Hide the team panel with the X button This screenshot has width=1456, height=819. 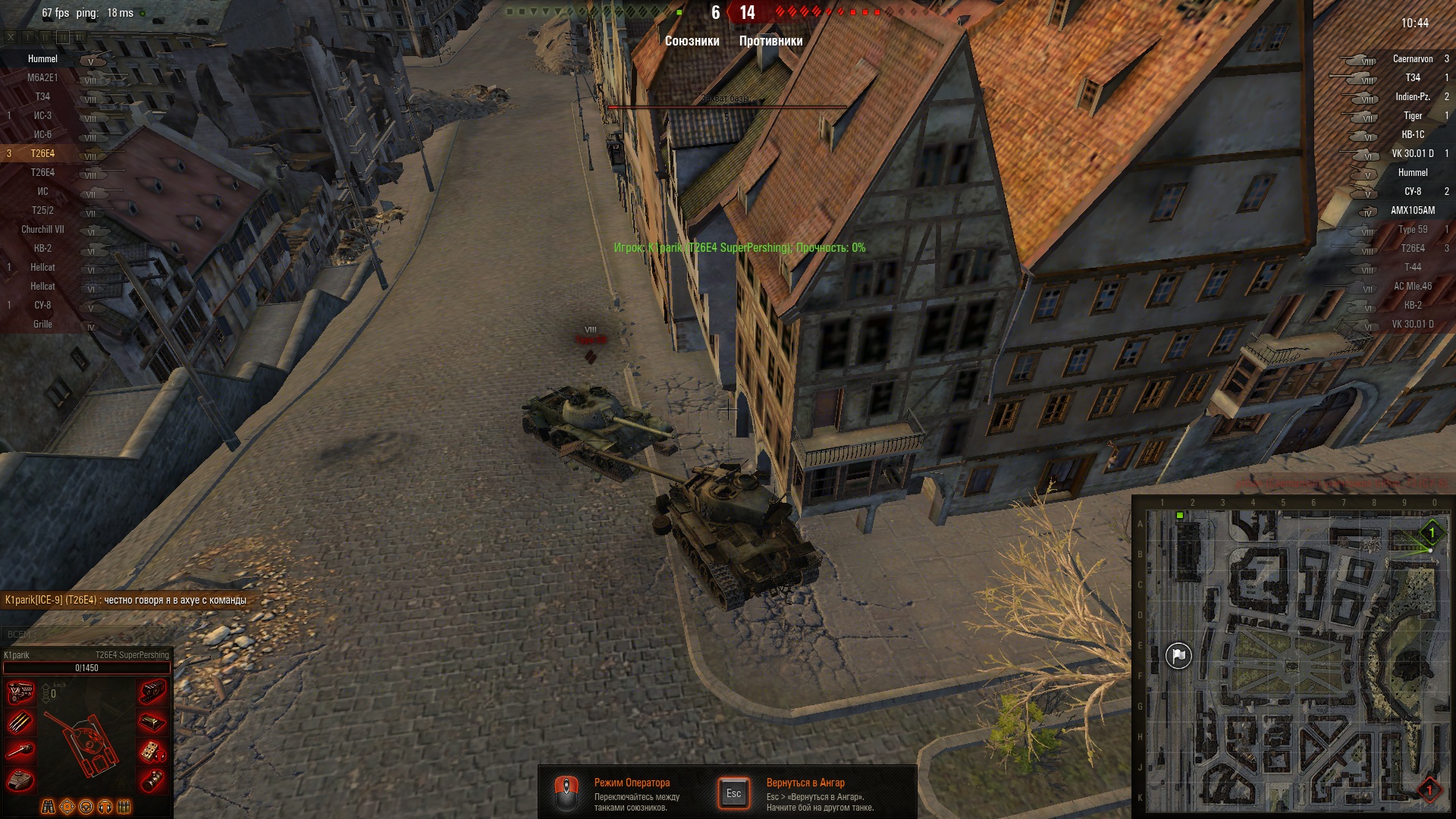pyautogui.click(x=11, y=36)
